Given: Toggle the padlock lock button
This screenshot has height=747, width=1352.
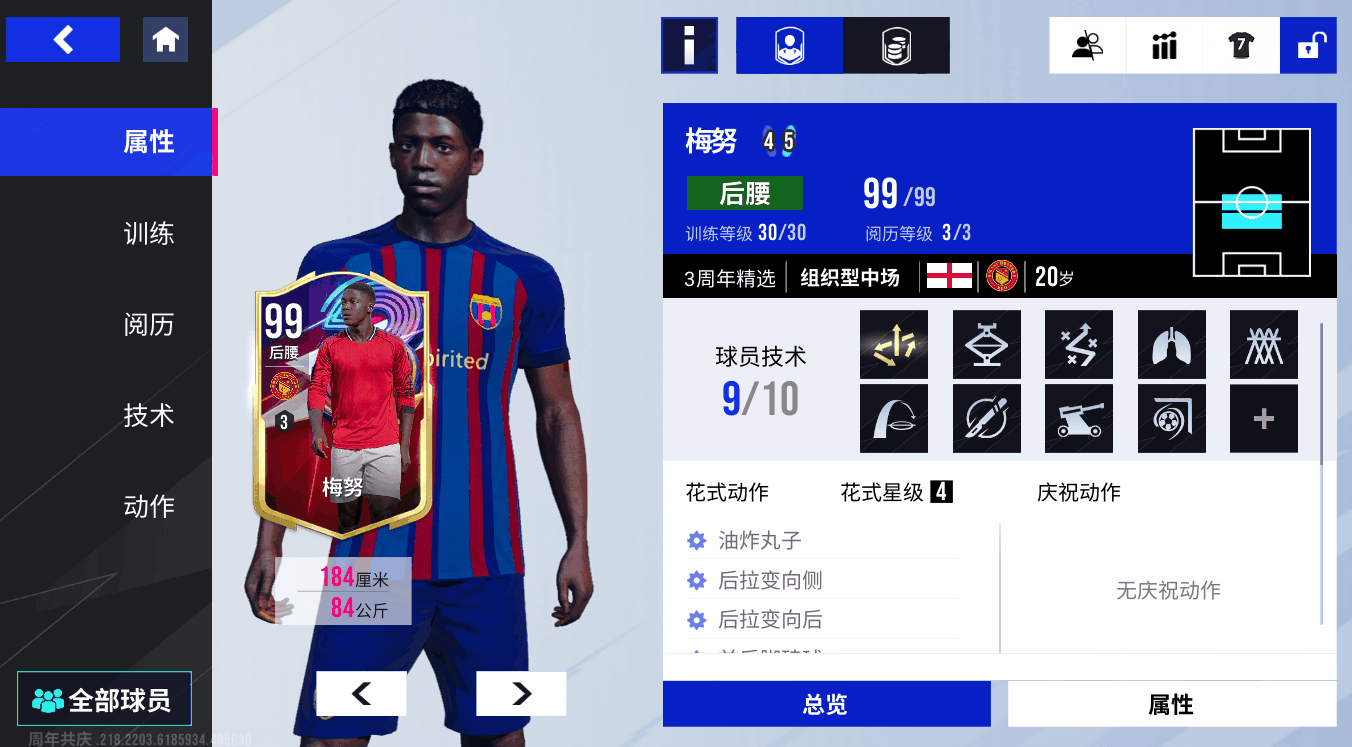Looking at the screenshot, I should click(x=1308, y=46).
